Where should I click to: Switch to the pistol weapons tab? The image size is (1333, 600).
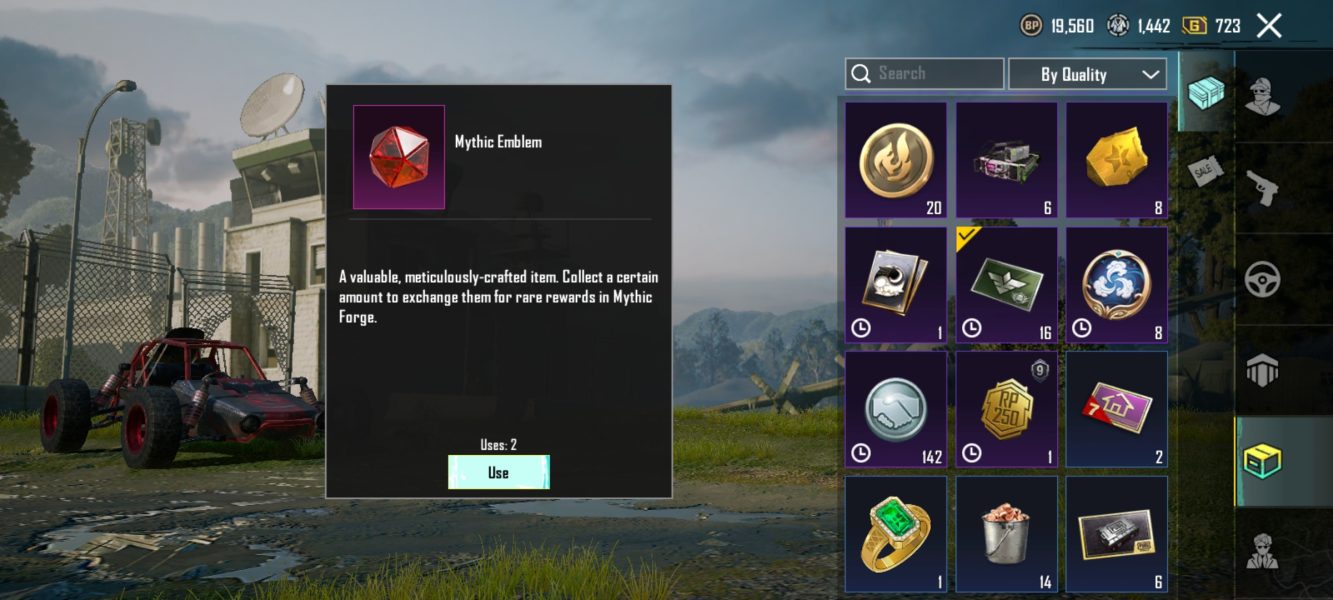[x=1264, y=188]
